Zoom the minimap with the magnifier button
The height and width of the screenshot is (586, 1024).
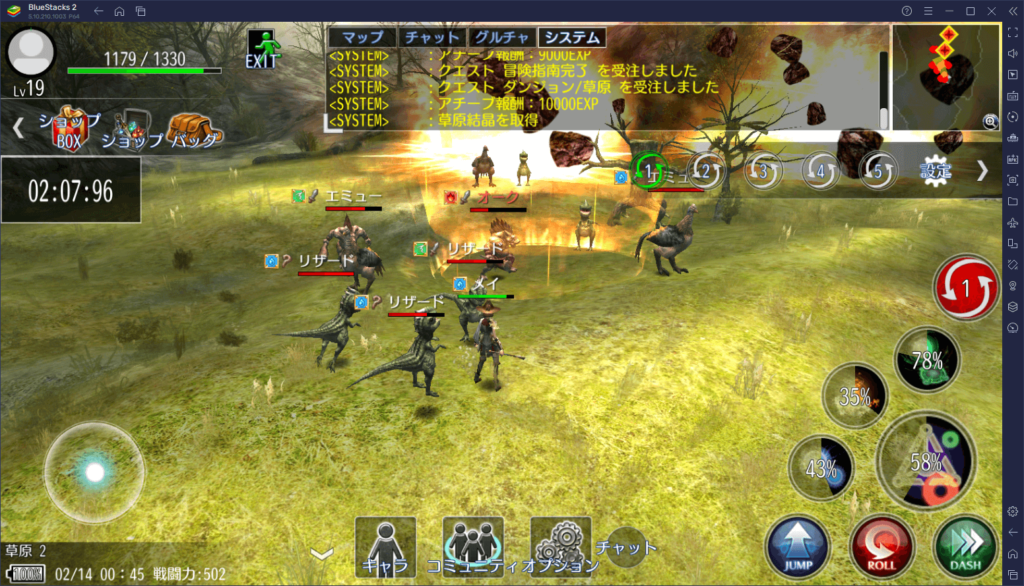(x=990, y=122)
